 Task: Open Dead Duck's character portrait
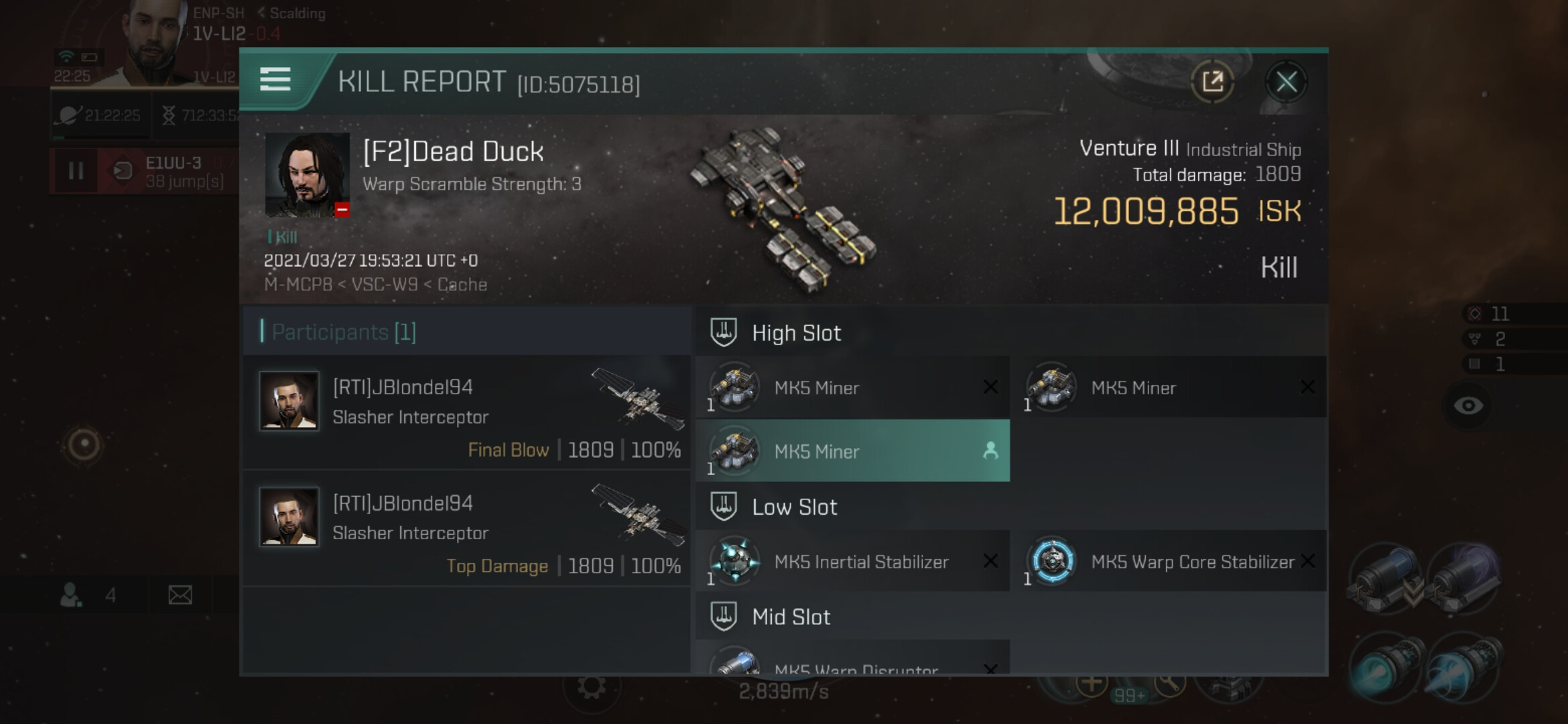[x=307, y=174]
